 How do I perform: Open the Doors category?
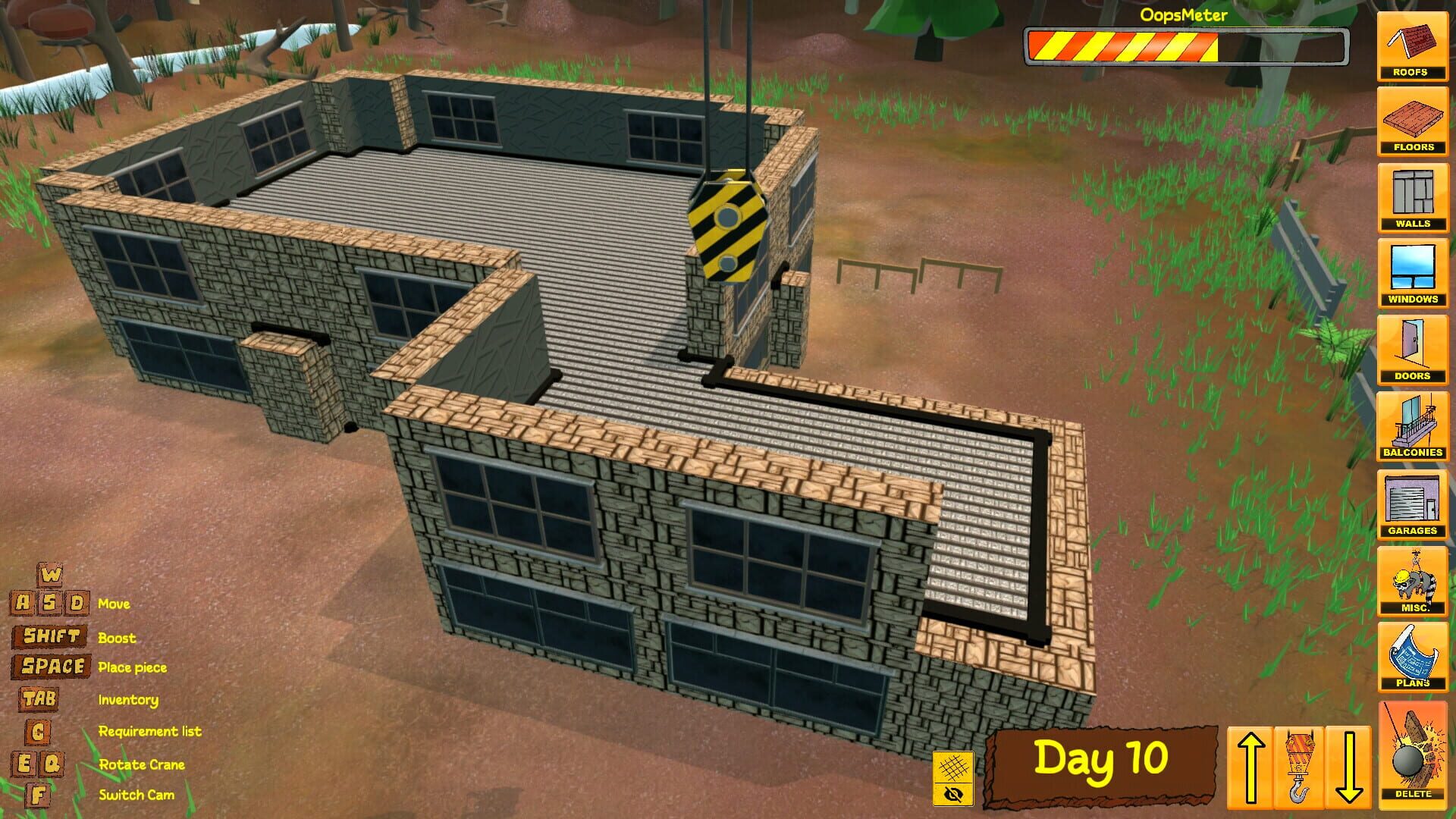tap(1412, 349)
